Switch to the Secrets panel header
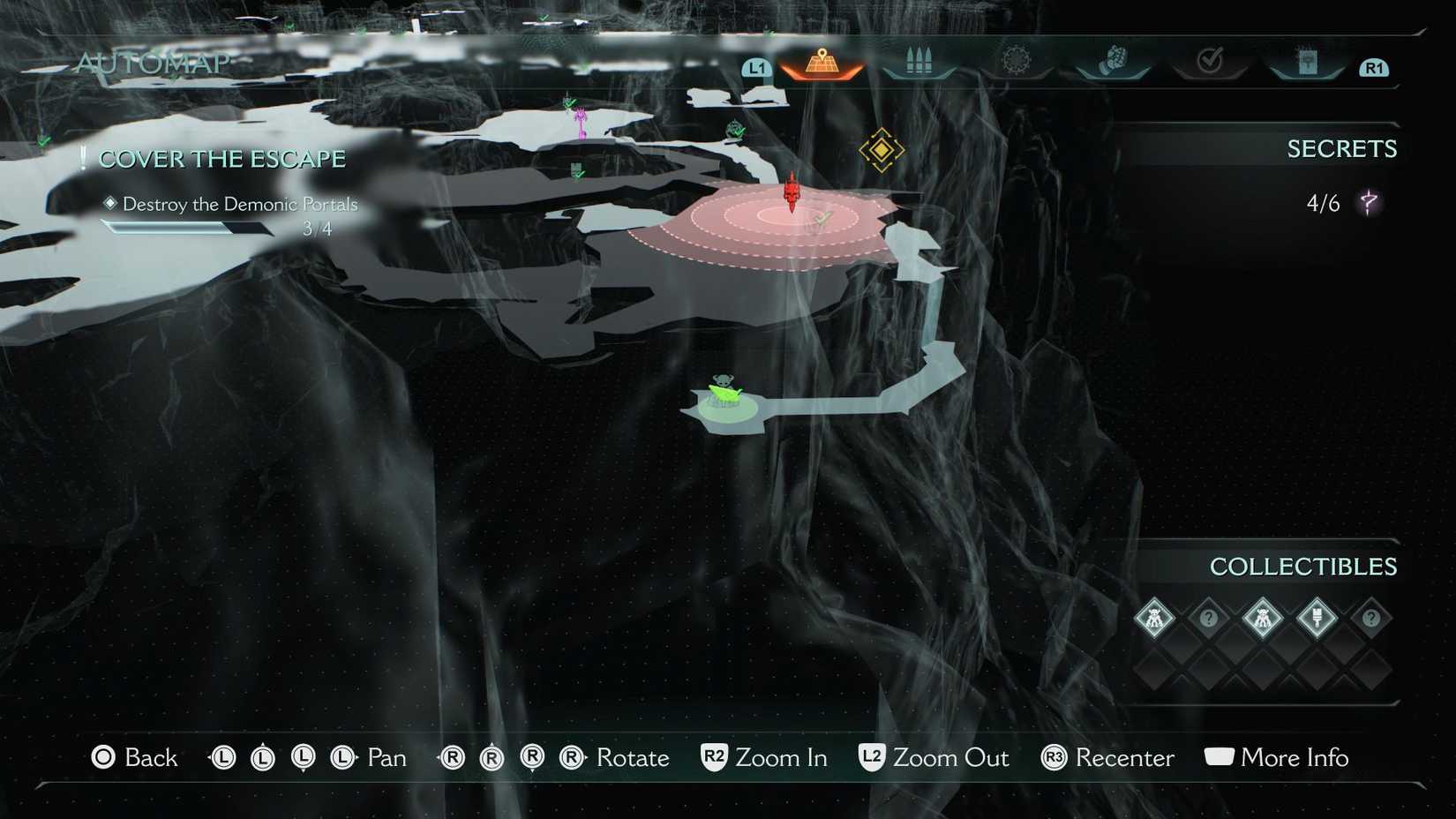Viewport: 1456px width, 819px height. pyautogui.click(x=1343, y=148)
